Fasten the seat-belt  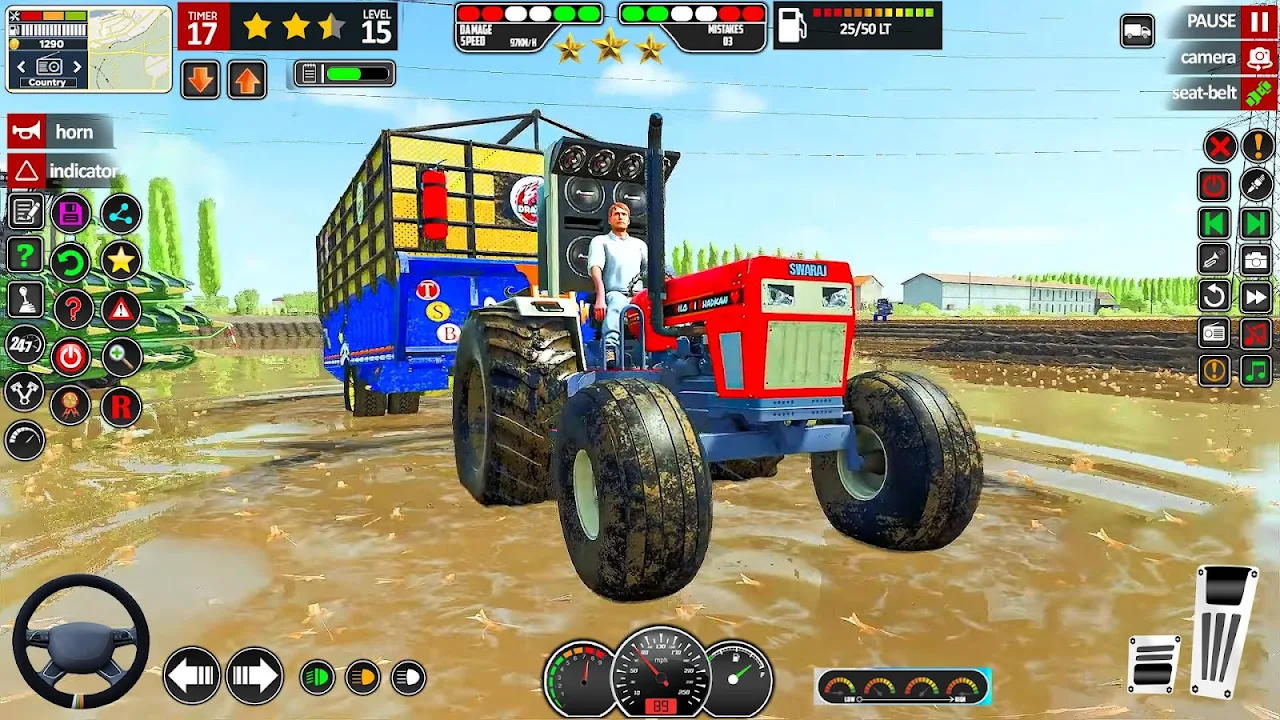pyautogui.click(x=1258, y=93)
